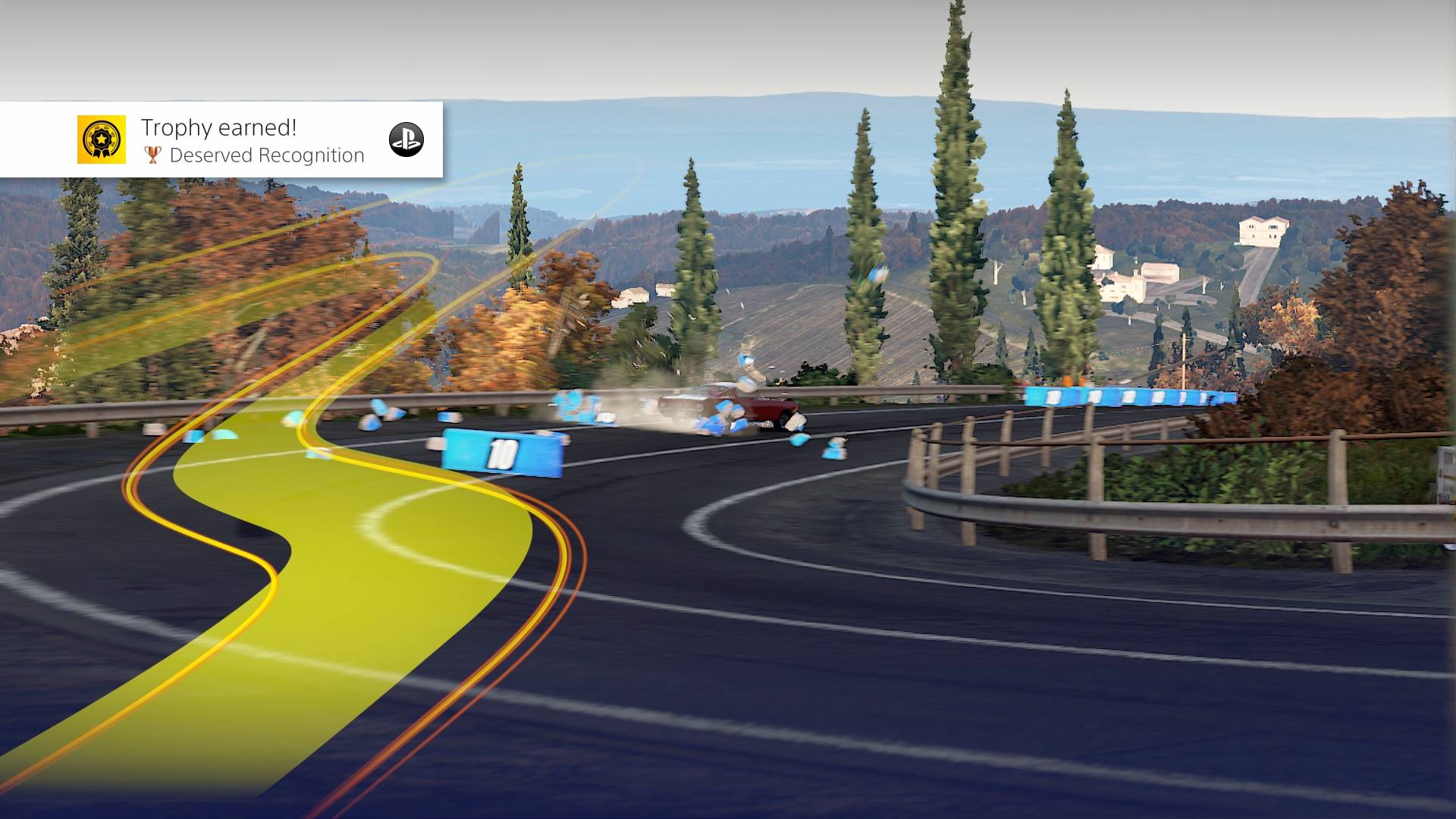Screen dimensions: 1456x819
Task: Select the 'Deserved Recognition' trophy name
Action: tap(268, 155)
